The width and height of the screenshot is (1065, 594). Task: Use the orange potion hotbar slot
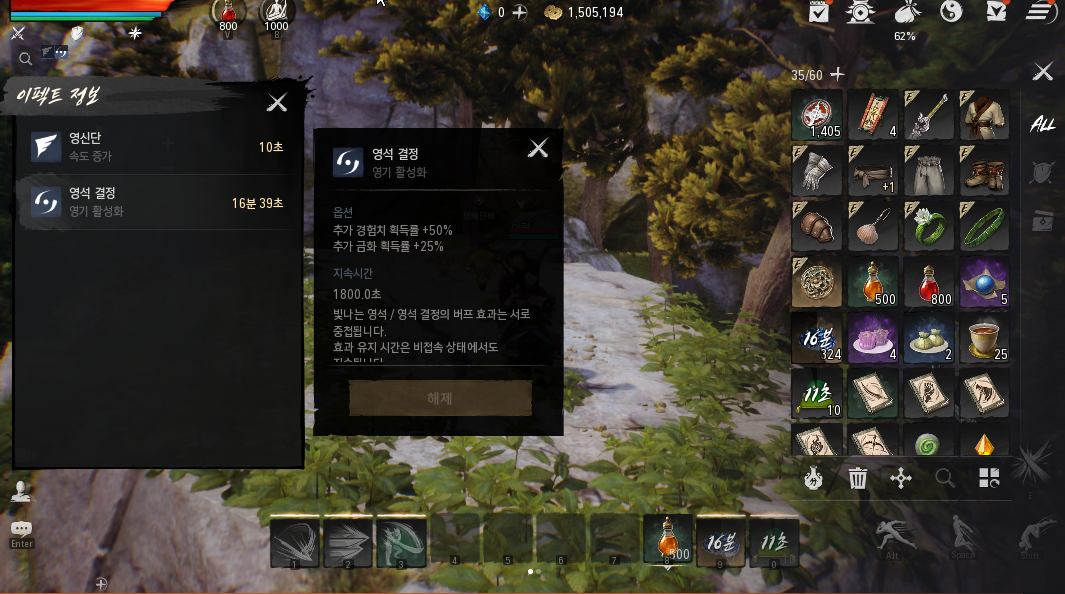(x=668, y=541)
